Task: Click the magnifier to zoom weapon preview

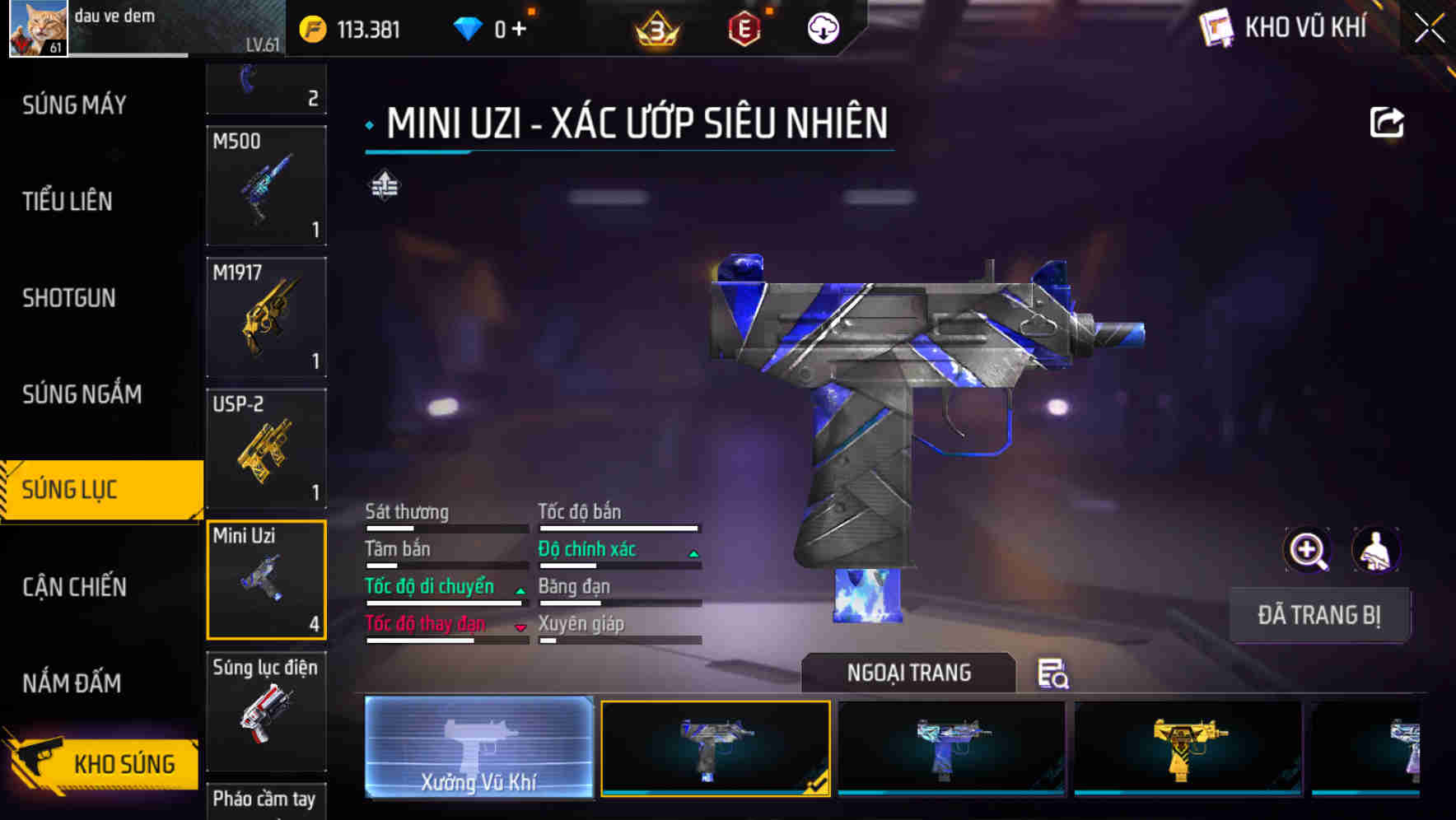Action: (x=1307, y=550)
